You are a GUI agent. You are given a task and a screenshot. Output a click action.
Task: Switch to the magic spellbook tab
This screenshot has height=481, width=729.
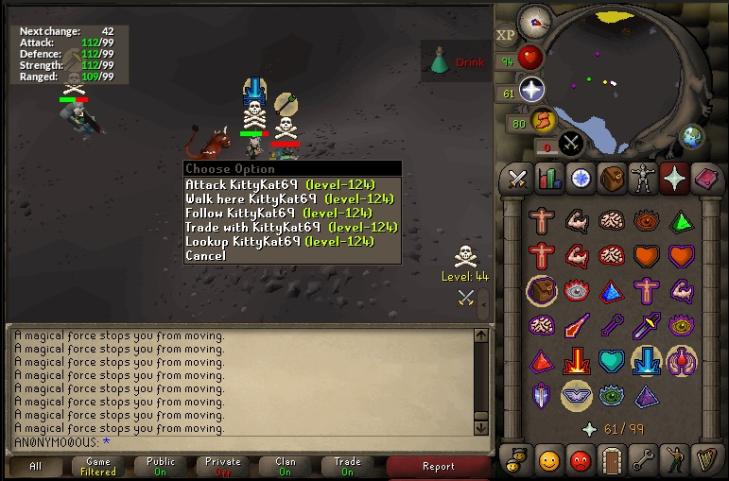[705, 178]
